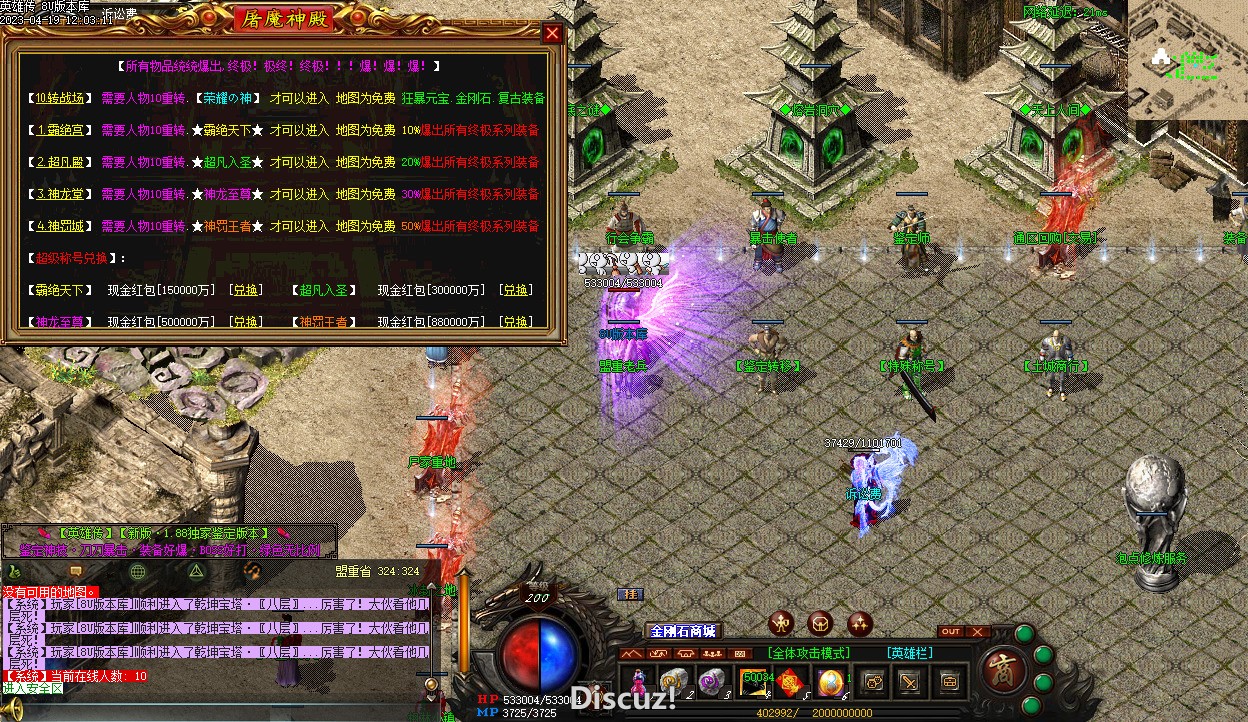Click the globe chat channel icon

click(138, 571)
